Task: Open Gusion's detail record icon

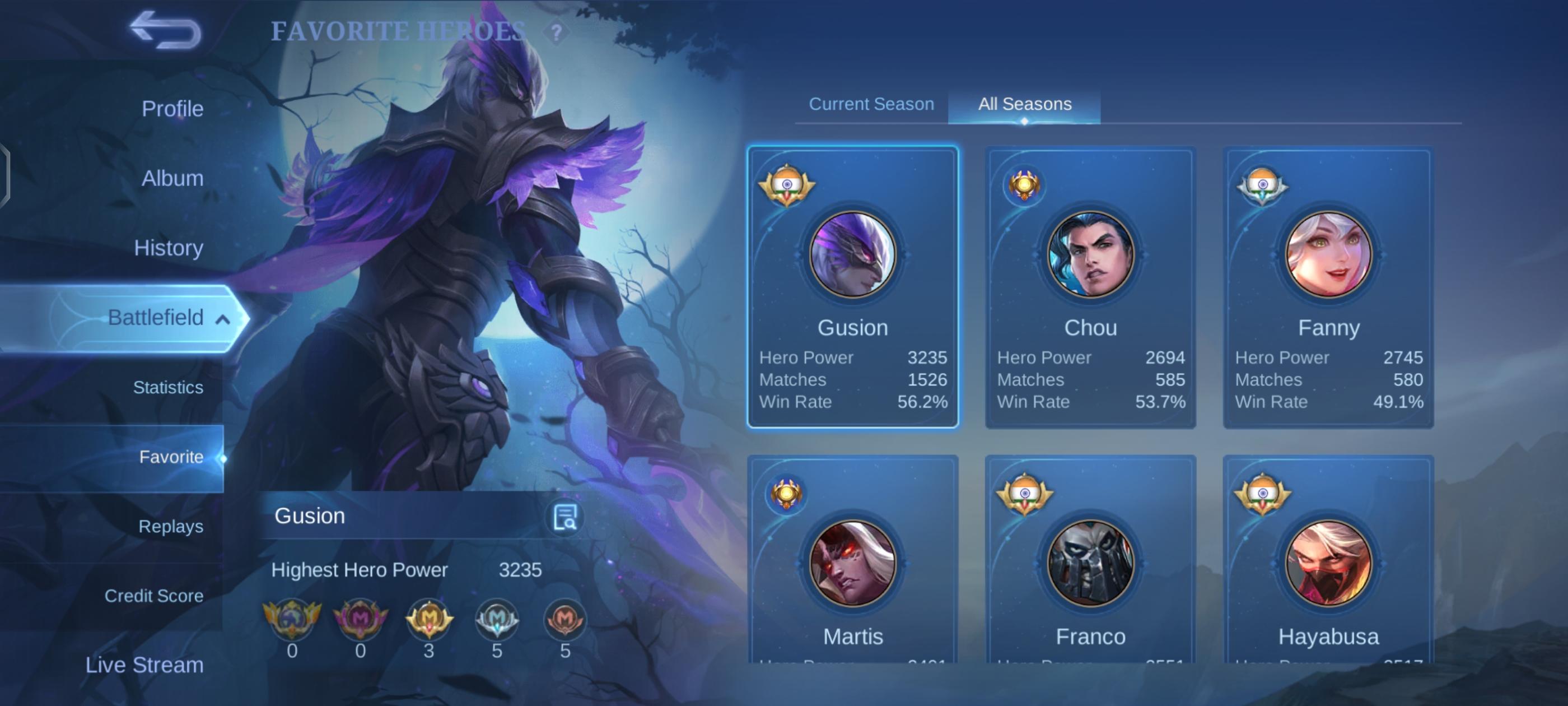Action: click(564, 517)
